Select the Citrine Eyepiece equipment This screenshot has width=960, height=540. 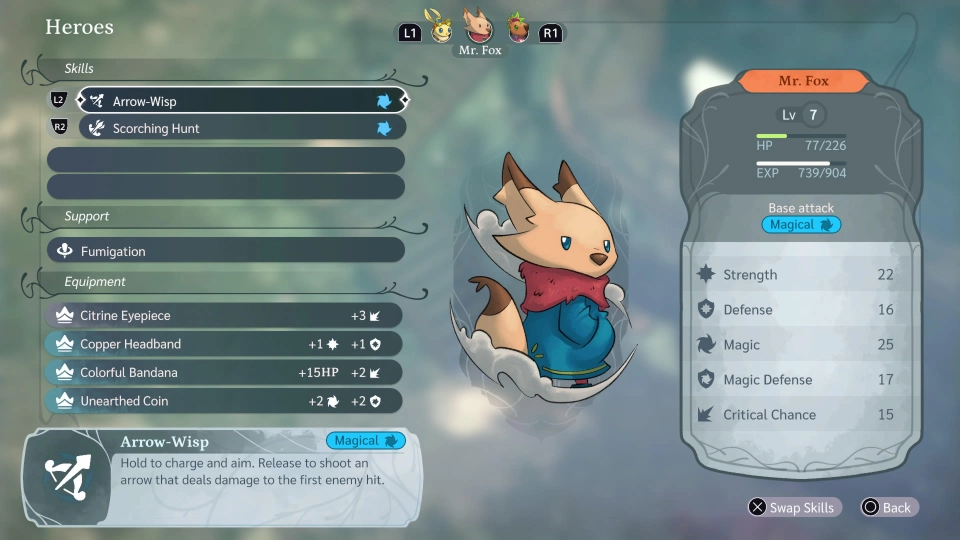[x=224, y=315]
